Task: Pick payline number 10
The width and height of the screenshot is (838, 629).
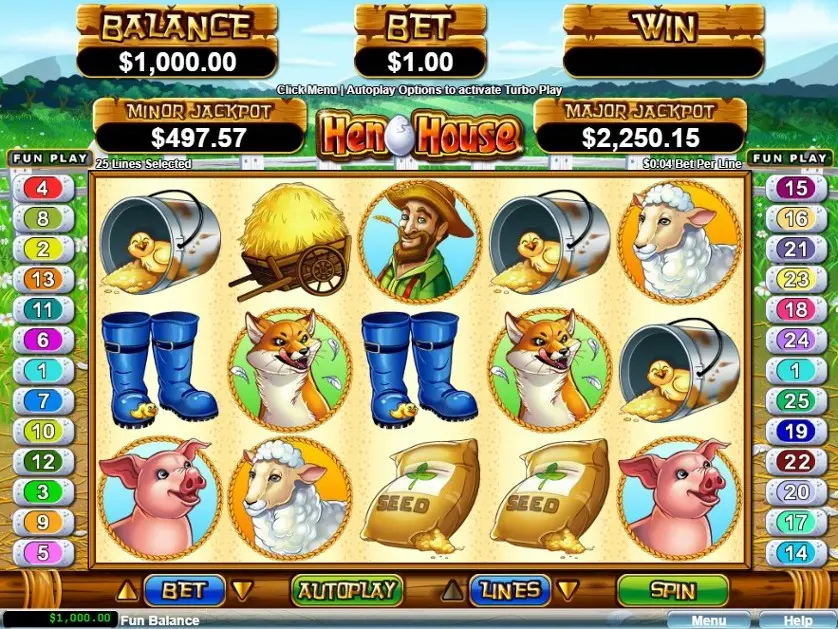Action: point(42,432)
